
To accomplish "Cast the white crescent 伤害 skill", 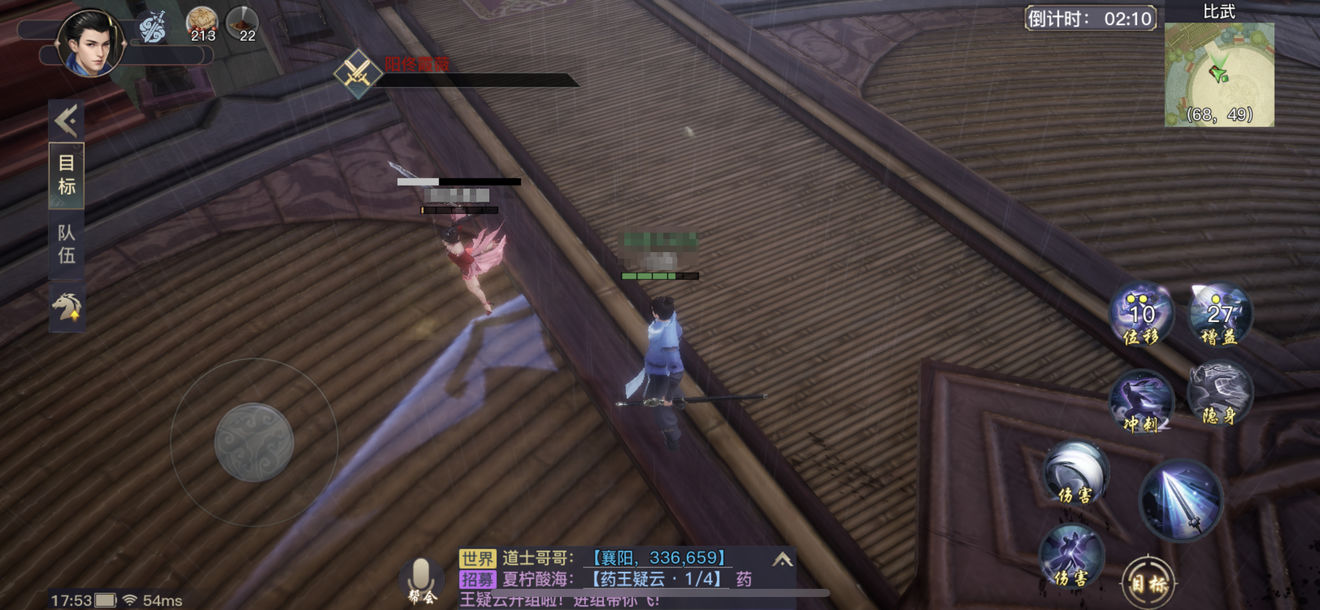I will tap(1076, 471).
